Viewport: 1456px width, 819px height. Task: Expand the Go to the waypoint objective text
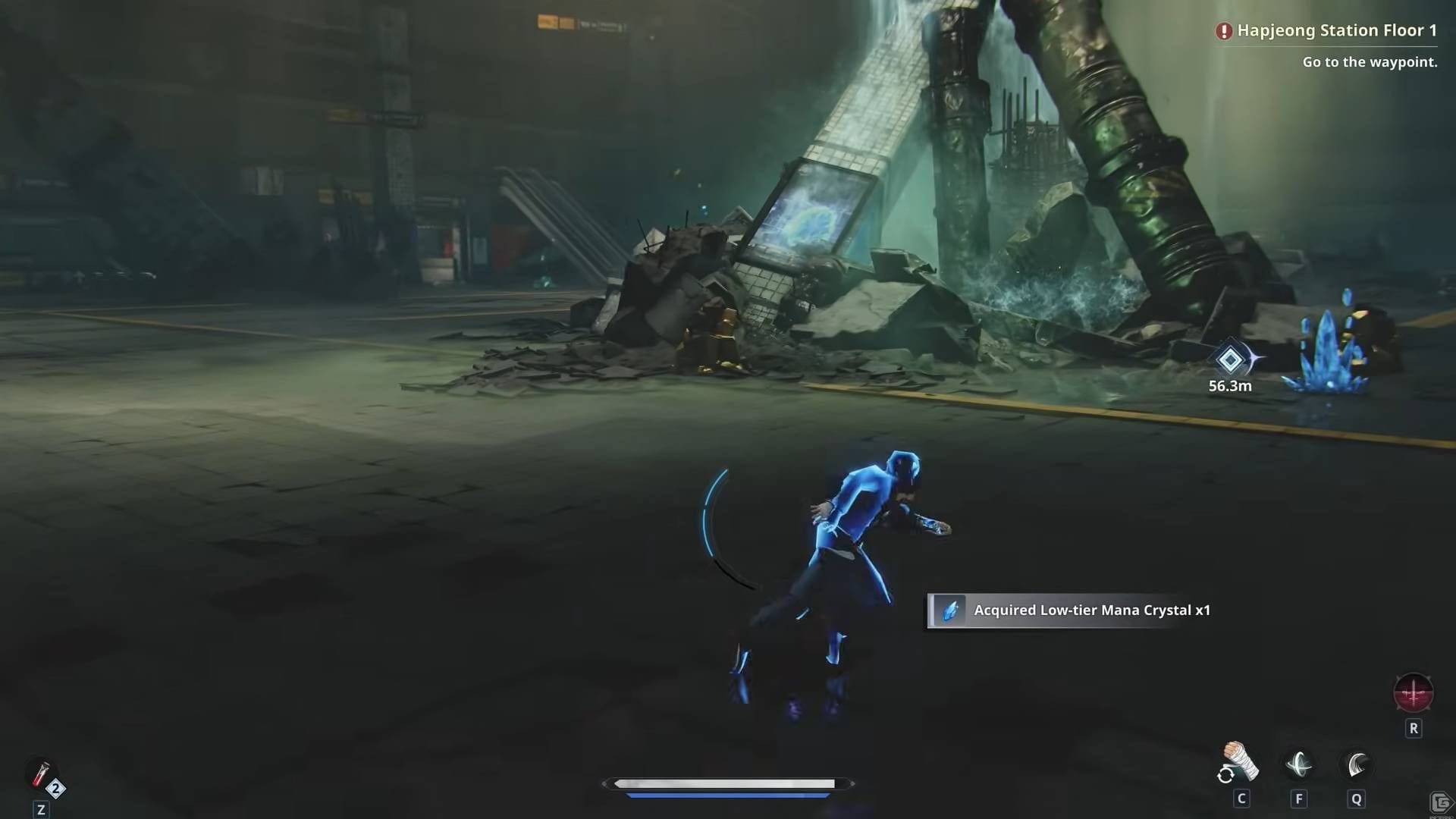coord(1370,63)
